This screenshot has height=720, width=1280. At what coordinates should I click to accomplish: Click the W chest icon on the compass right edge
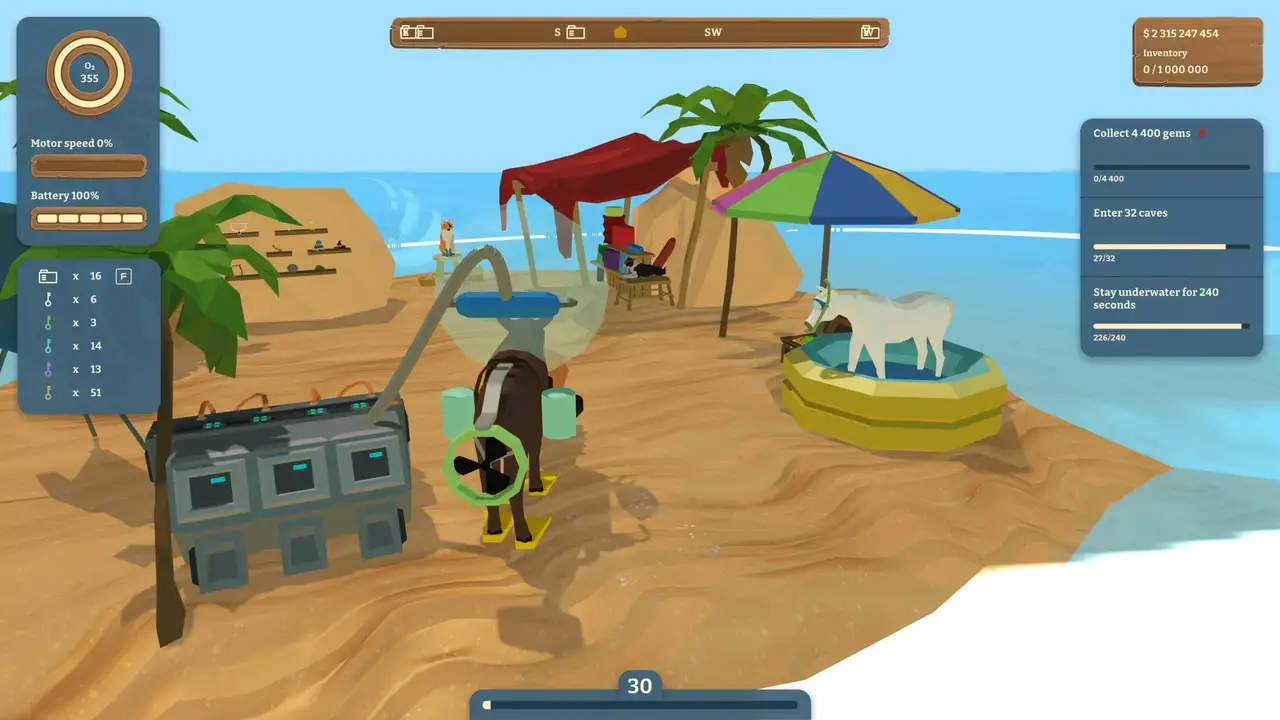(x=869, y=32)
